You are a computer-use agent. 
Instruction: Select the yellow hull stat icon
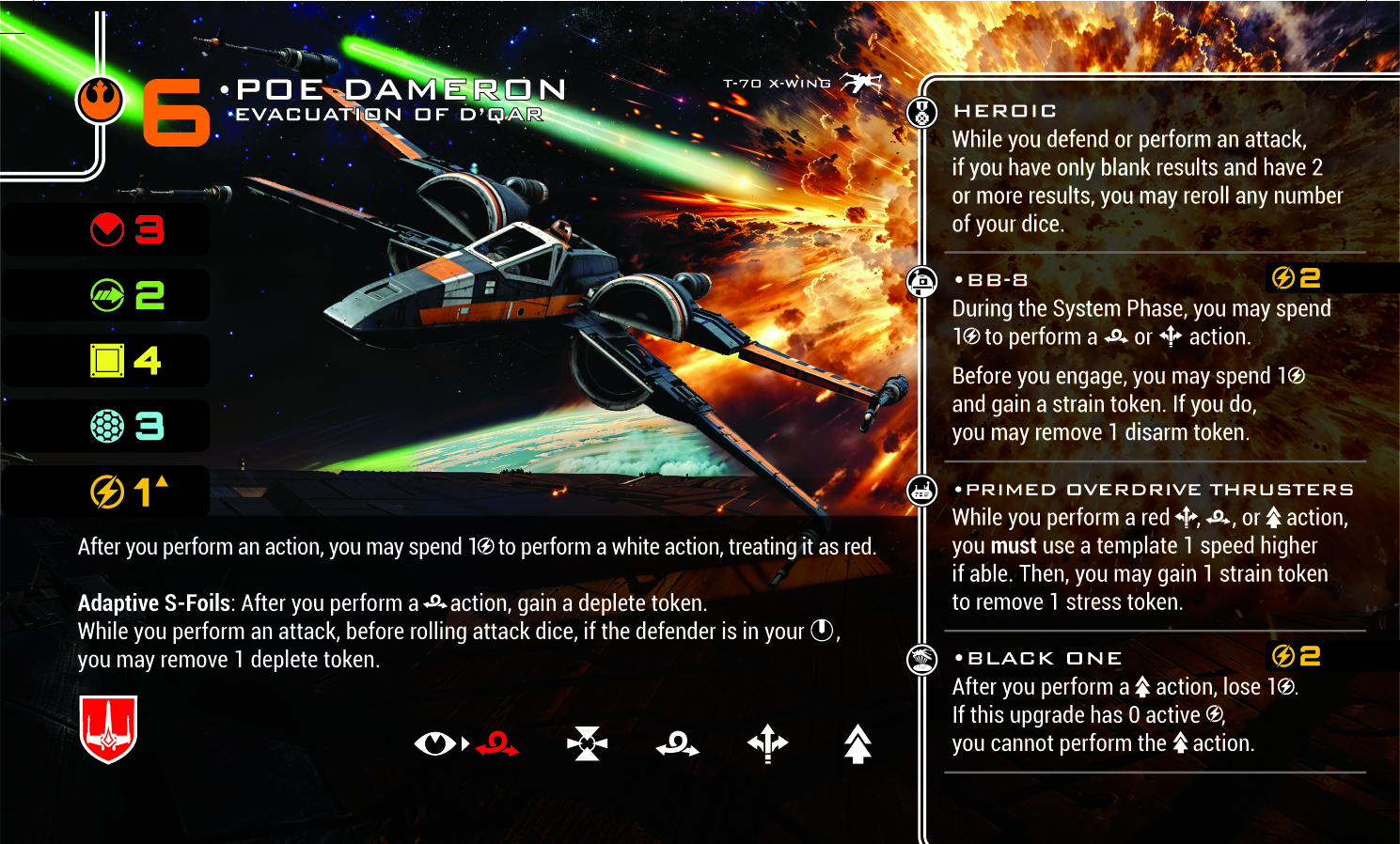107,360
